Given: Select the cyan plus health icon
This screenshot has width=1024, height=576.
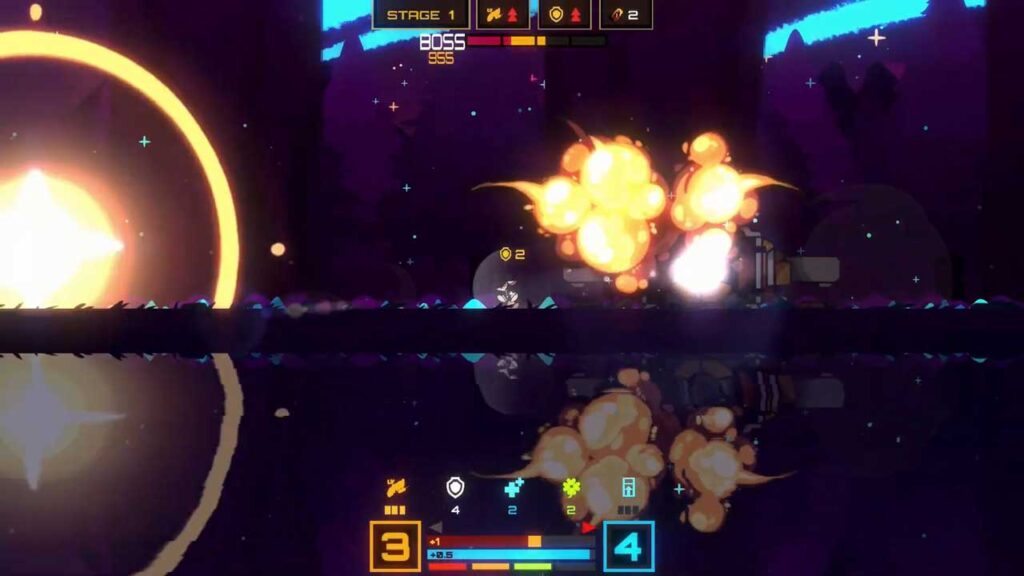Looking at the screenshot, I should [x=513, y=488].
